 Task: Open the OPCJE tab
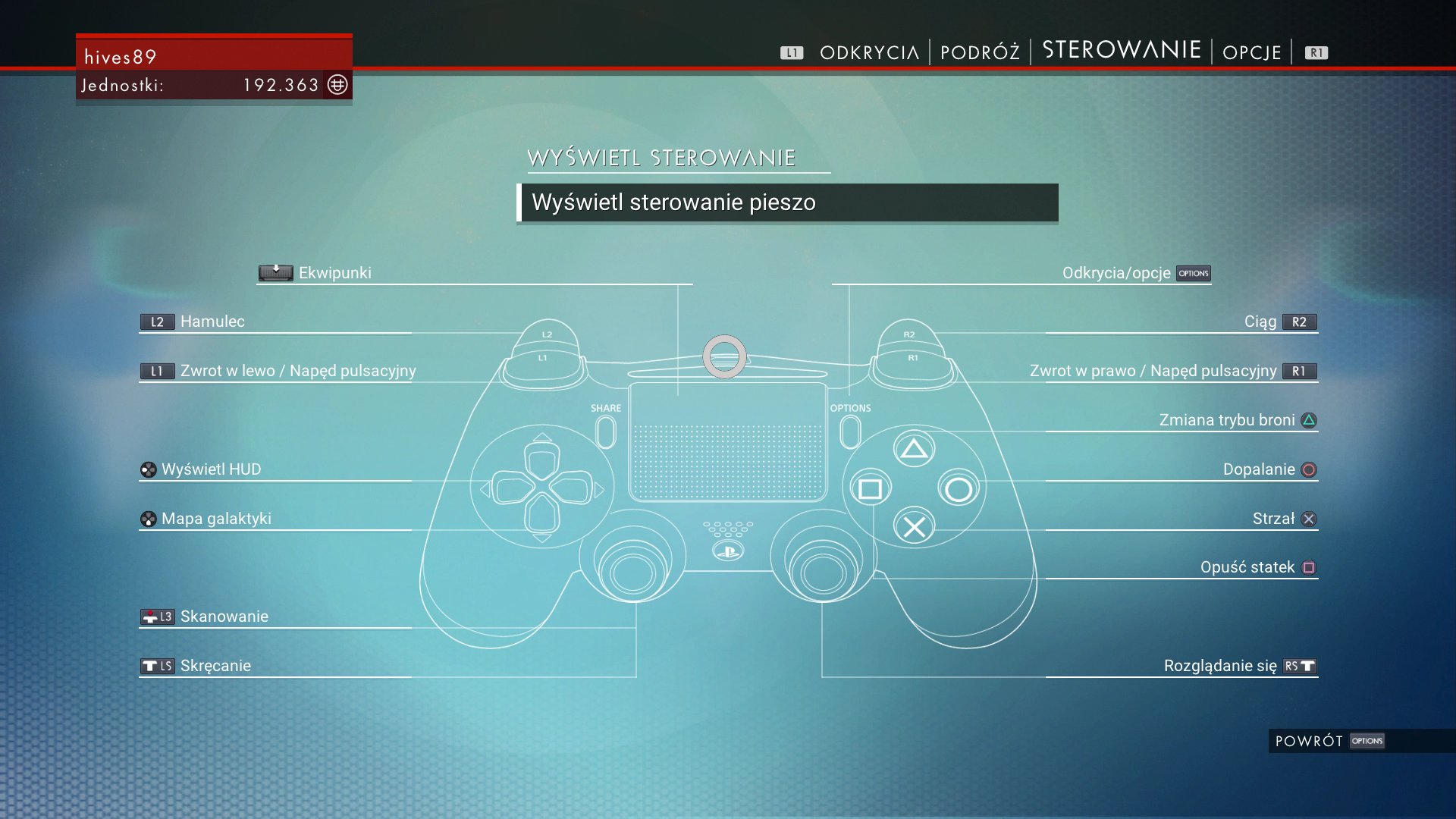(1250, 52)
